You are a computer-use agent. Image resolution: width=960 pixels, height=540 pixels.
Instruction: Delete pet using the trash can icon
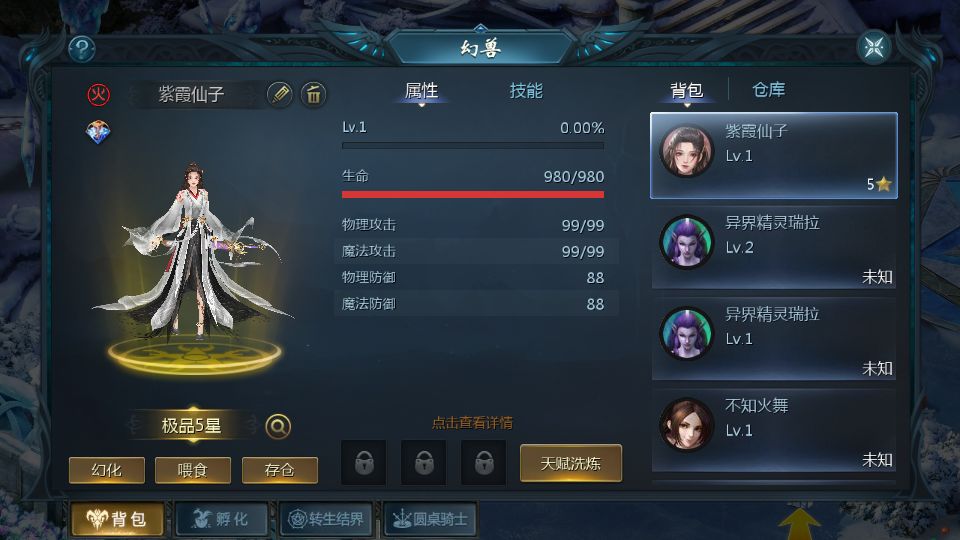(x=313, y=95)
